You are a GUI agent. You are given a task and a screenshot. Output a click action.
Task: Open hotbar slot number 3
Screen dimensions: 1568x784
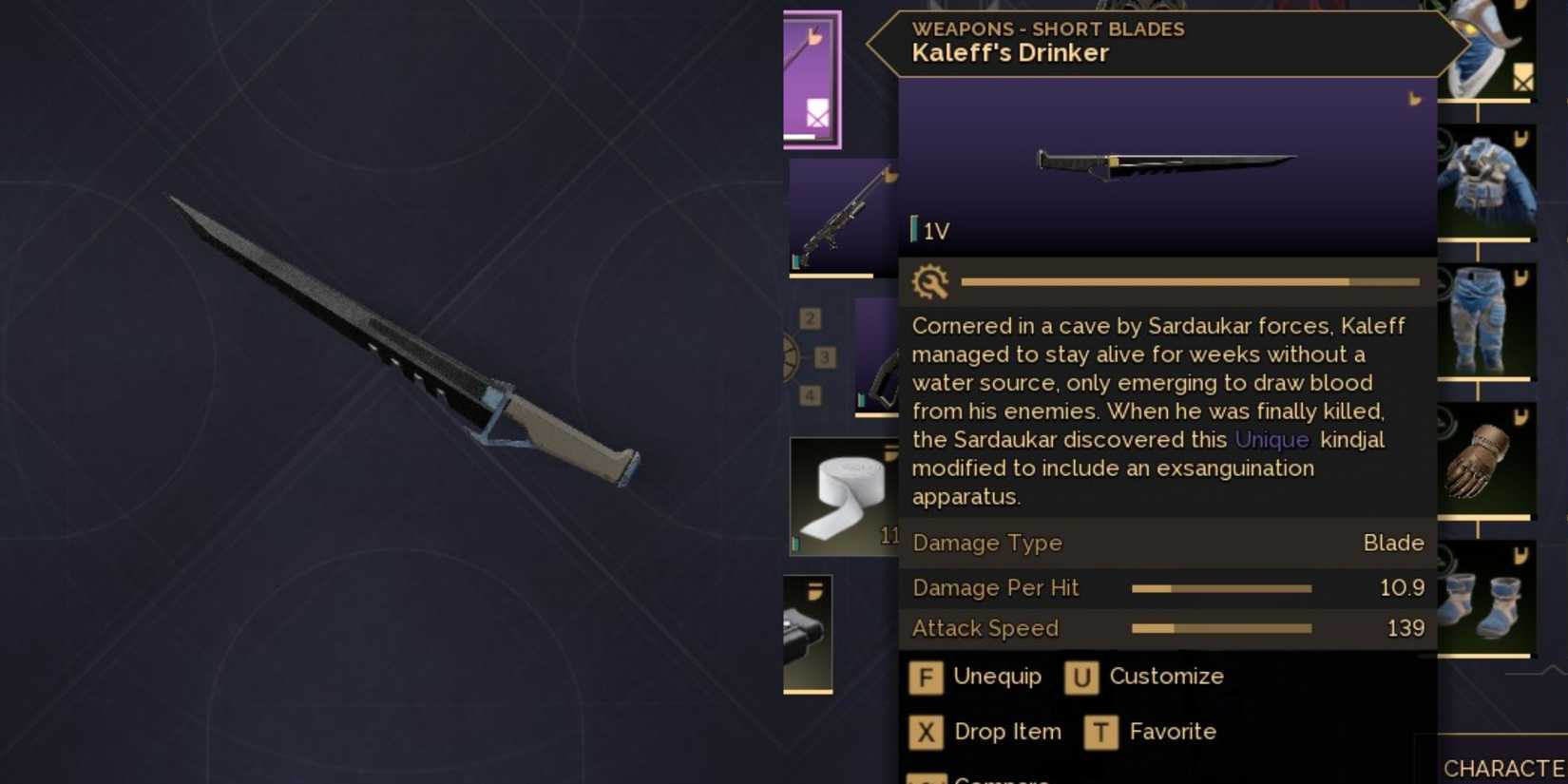tap(825, 357)
